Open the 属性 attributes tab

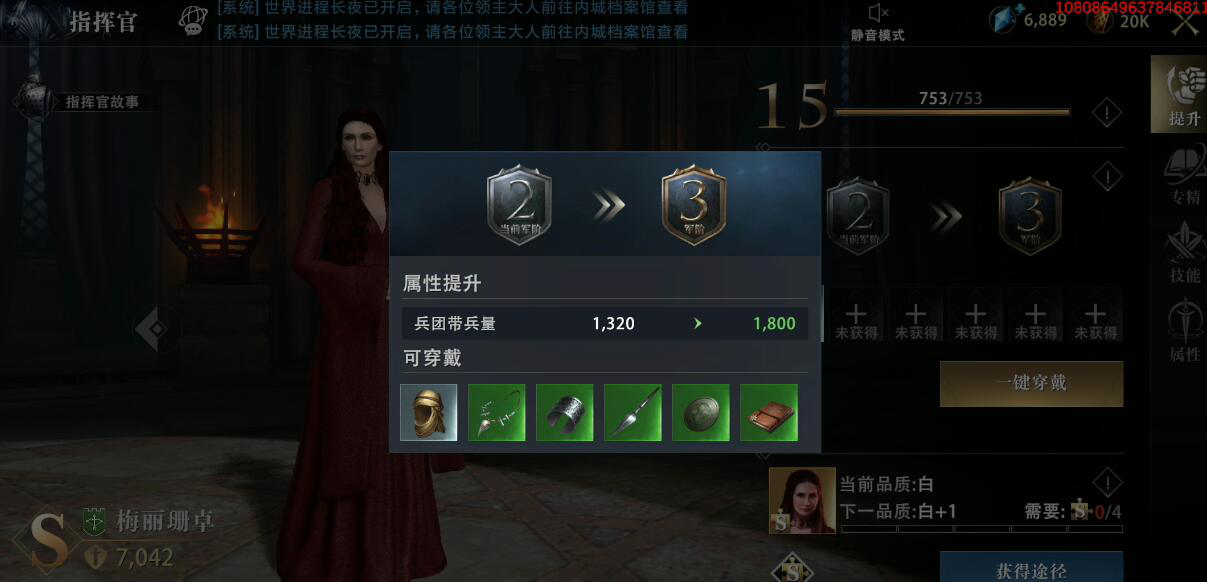(1183, 332)
